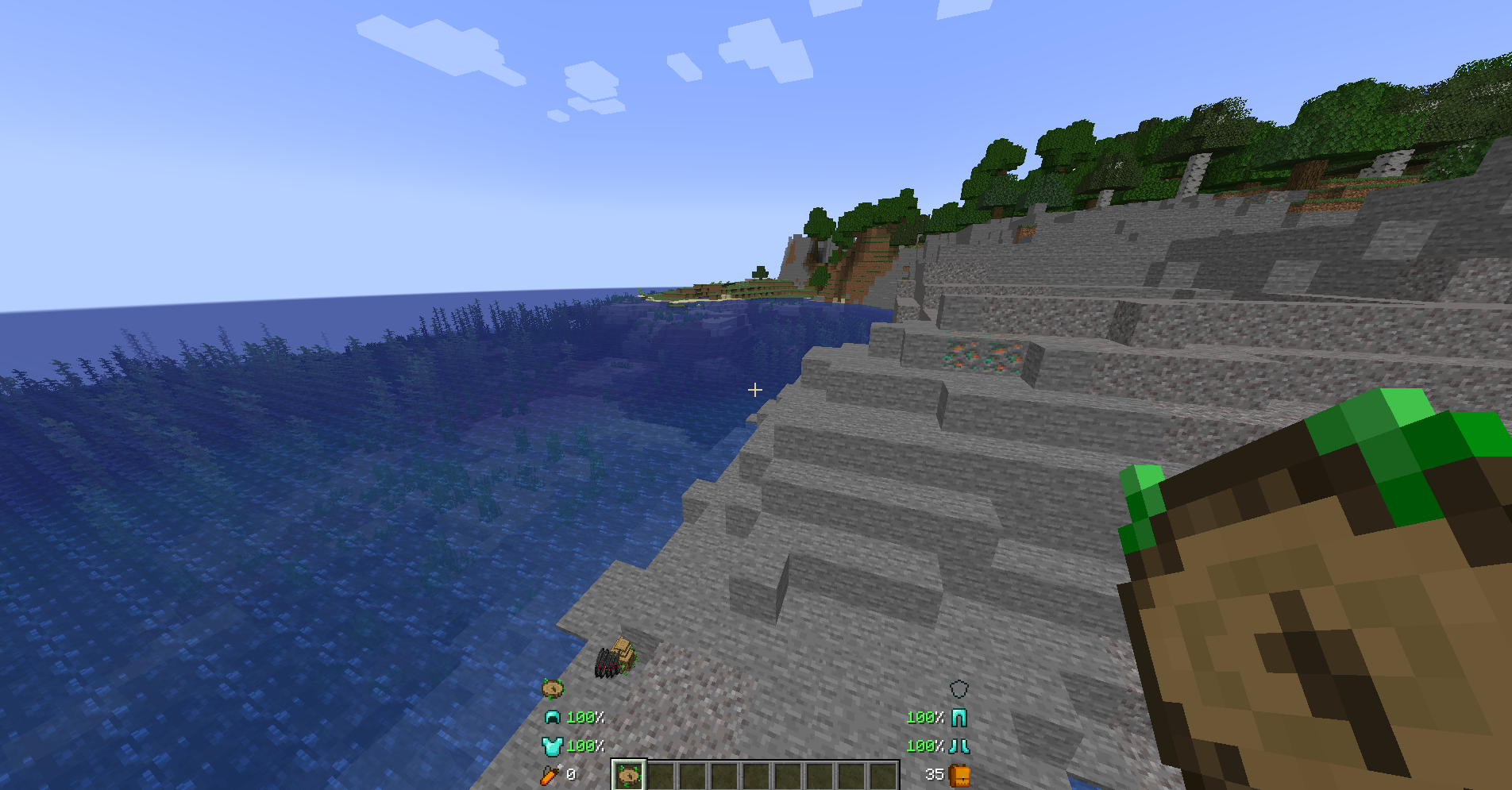Click the diamond helmet armor icon
Viewport: 1512px width, 790px height.
[552, 718]
